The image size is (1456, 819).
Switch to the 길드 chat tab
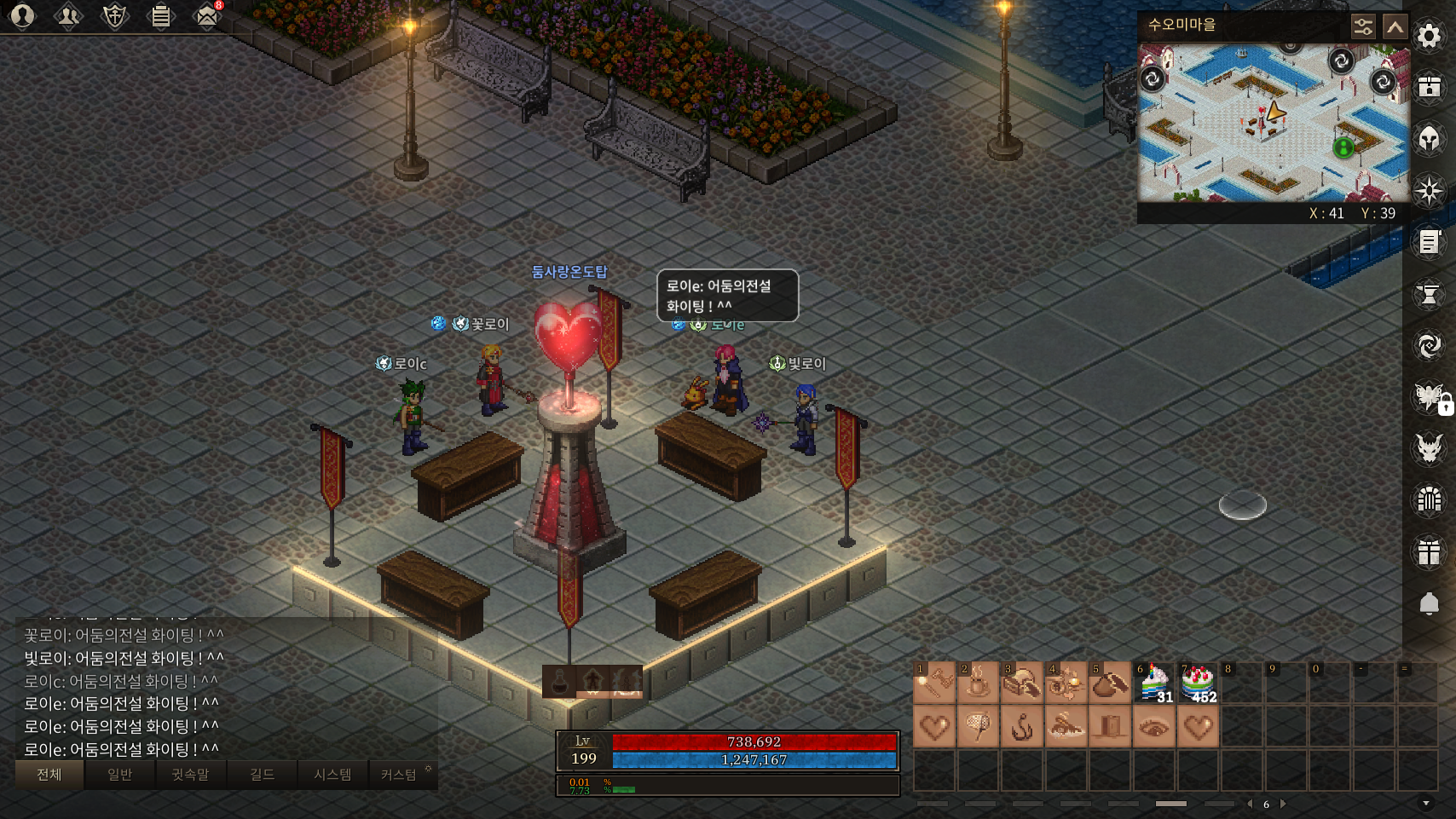262,774
